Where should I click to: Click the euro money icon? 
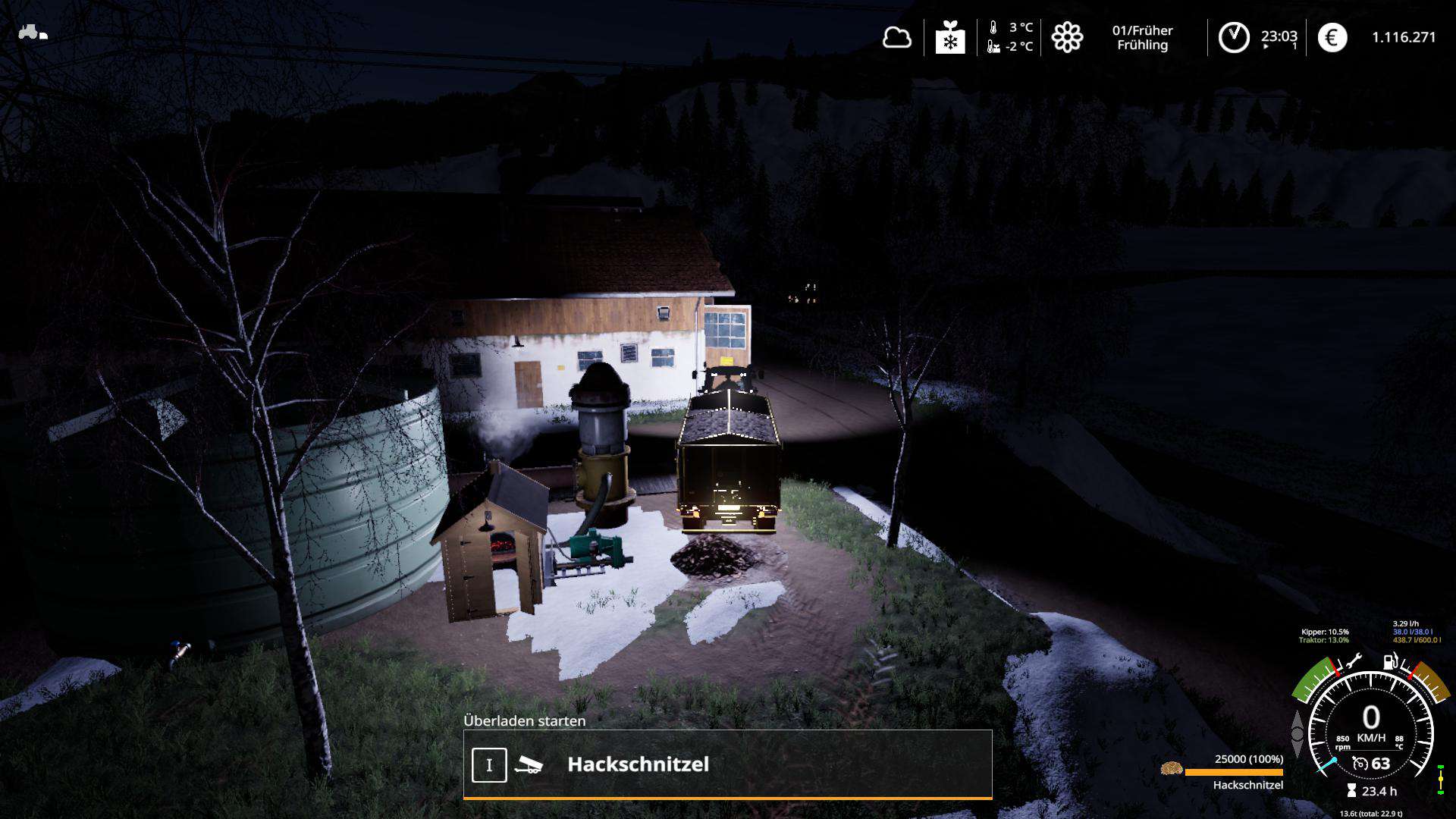tap(1332, 37)
